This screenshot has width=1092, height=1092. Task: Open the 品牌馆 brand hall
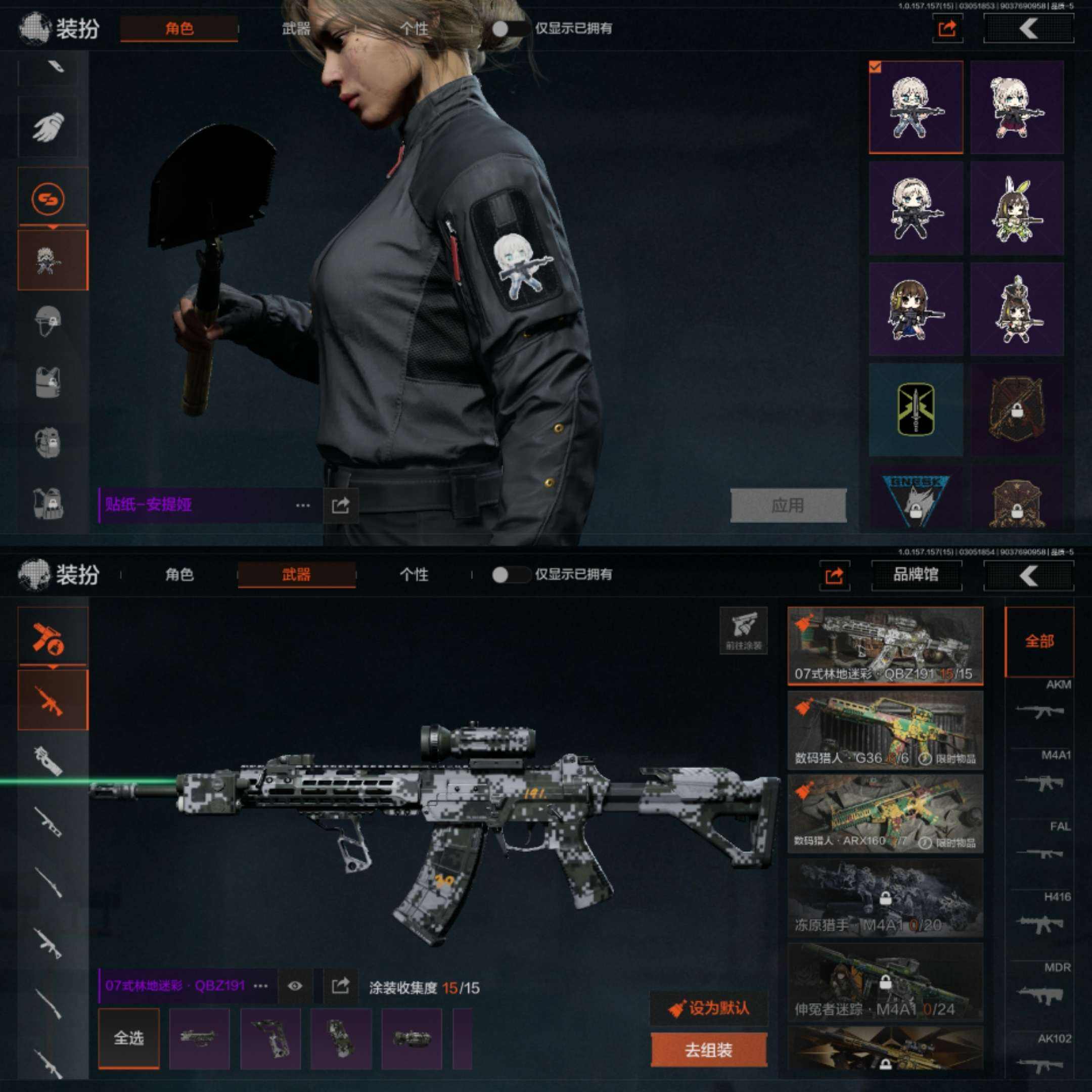coord(916,575)
